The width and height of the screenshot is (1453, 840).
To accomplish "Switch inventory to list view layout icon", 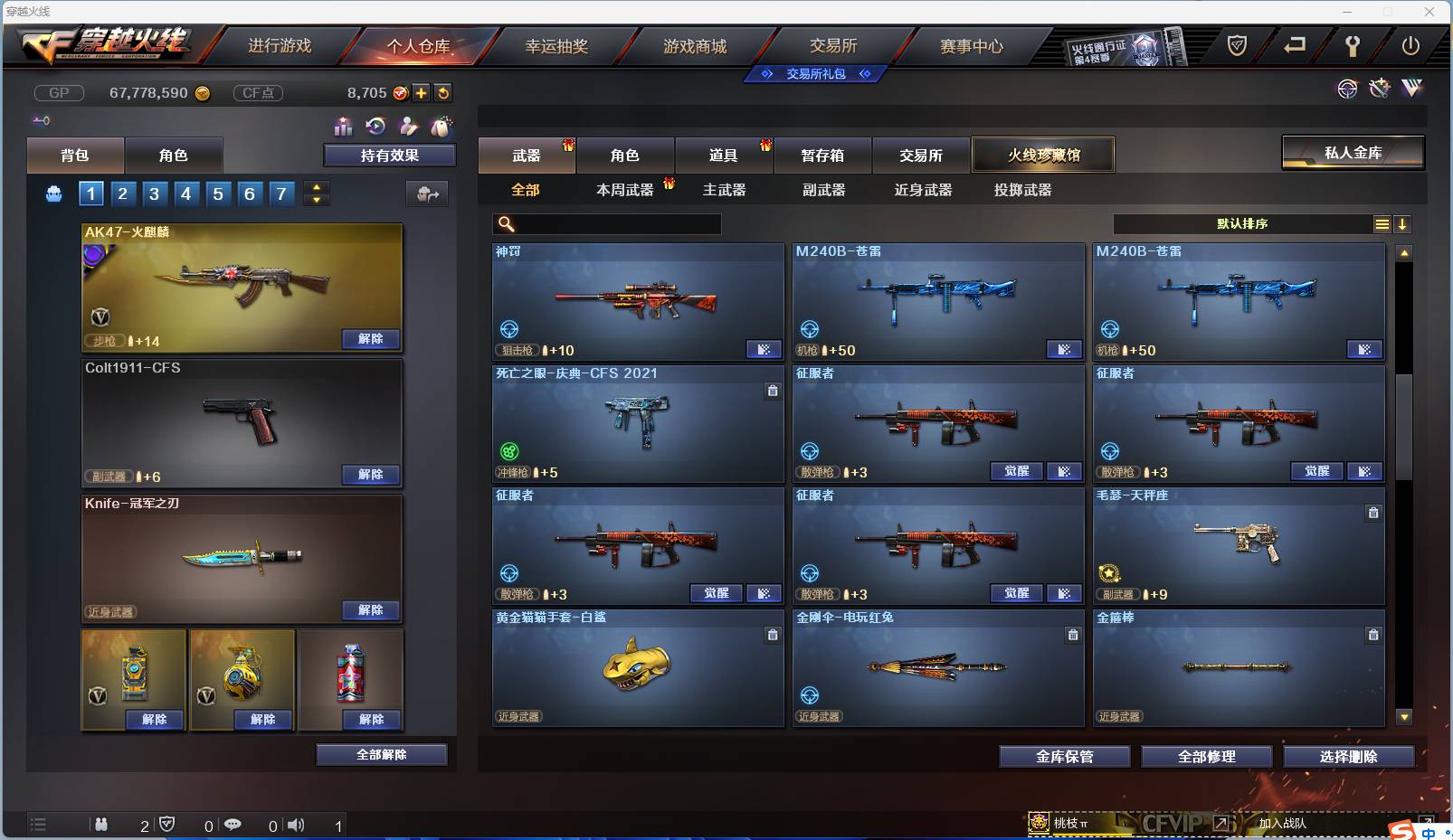I will point(1382,223).
